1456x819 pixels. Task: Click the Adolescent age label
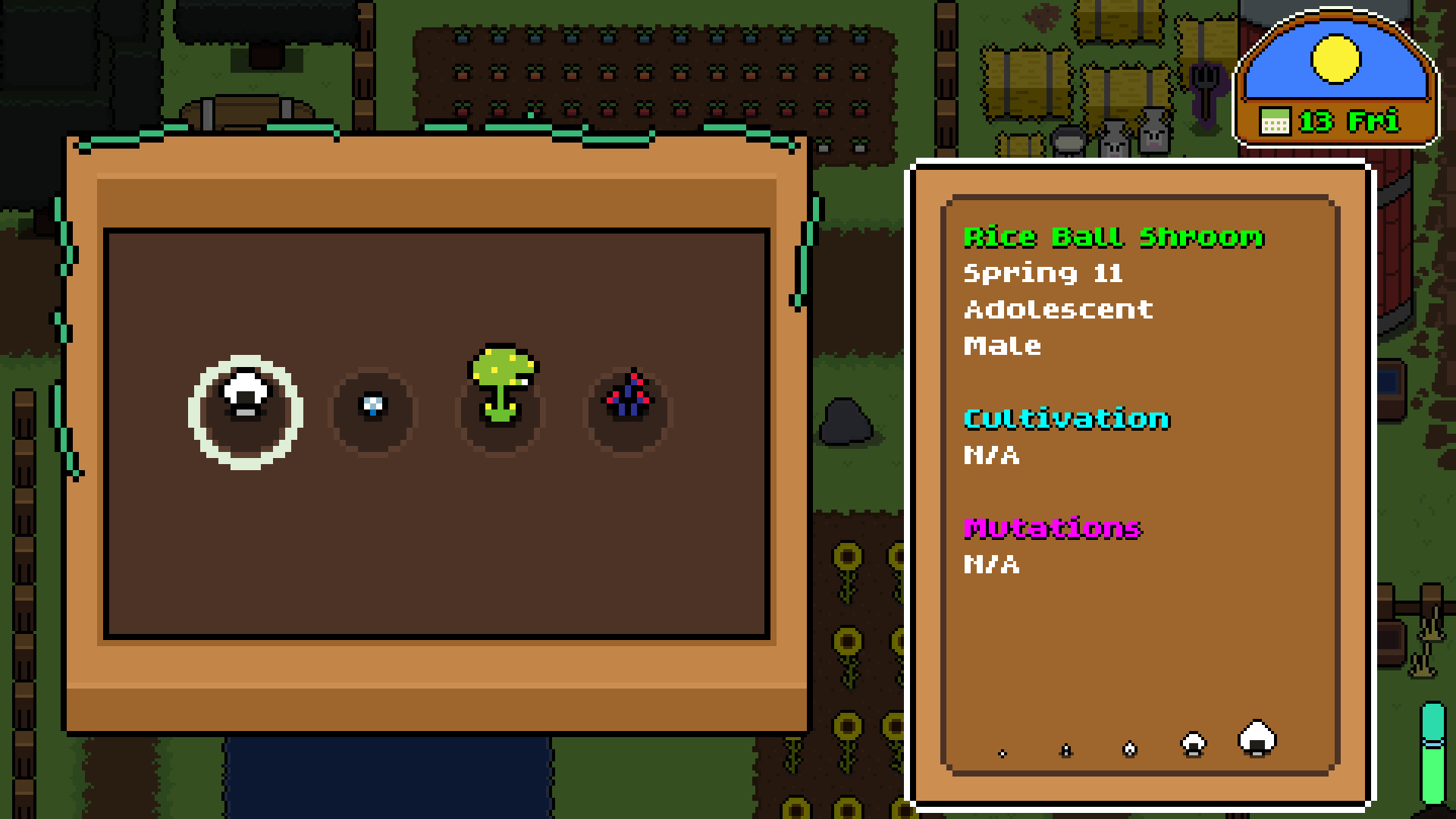click(1058, 309)
